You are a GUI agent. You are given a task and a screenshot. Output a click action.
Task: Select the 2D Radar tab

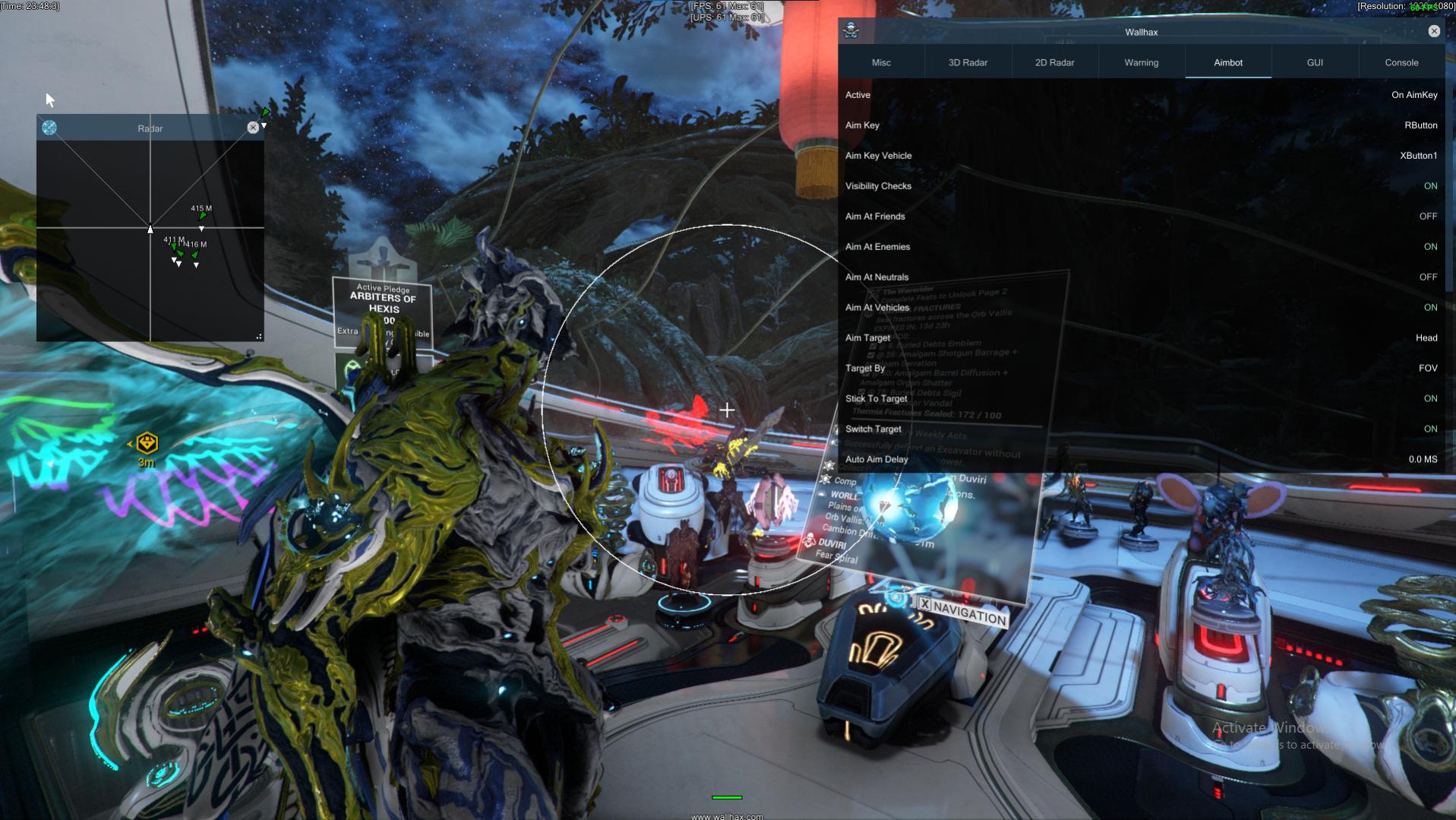(x=1054, y=62)
